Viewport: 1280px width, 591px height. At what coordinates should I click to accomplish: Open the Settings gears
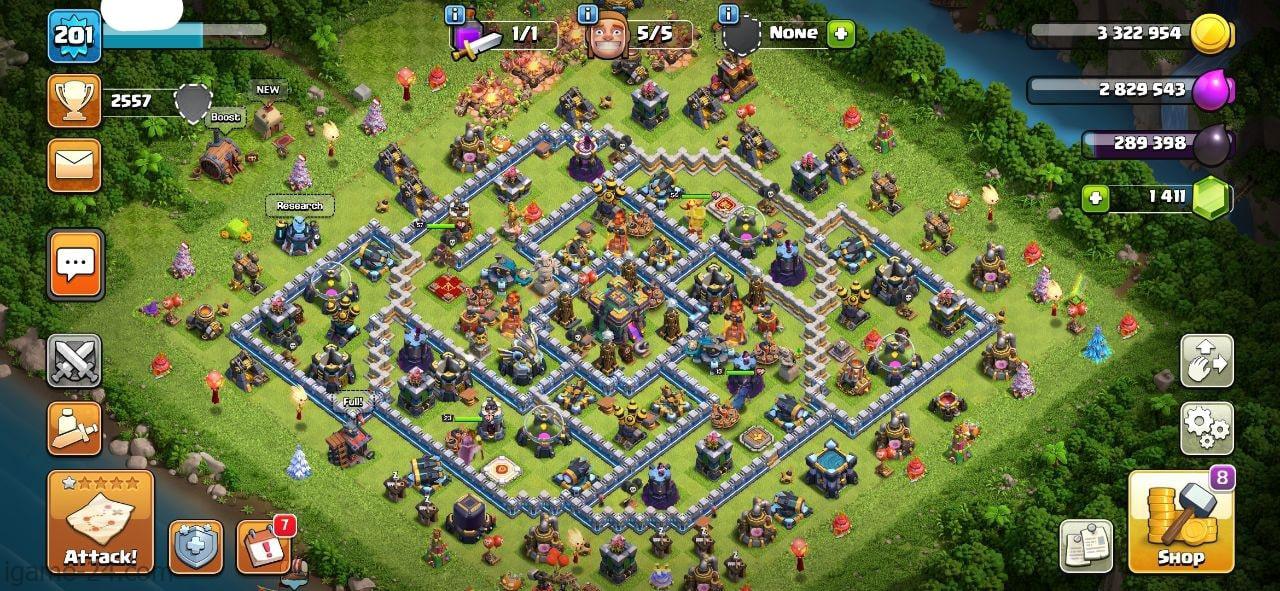(1207, 428)
